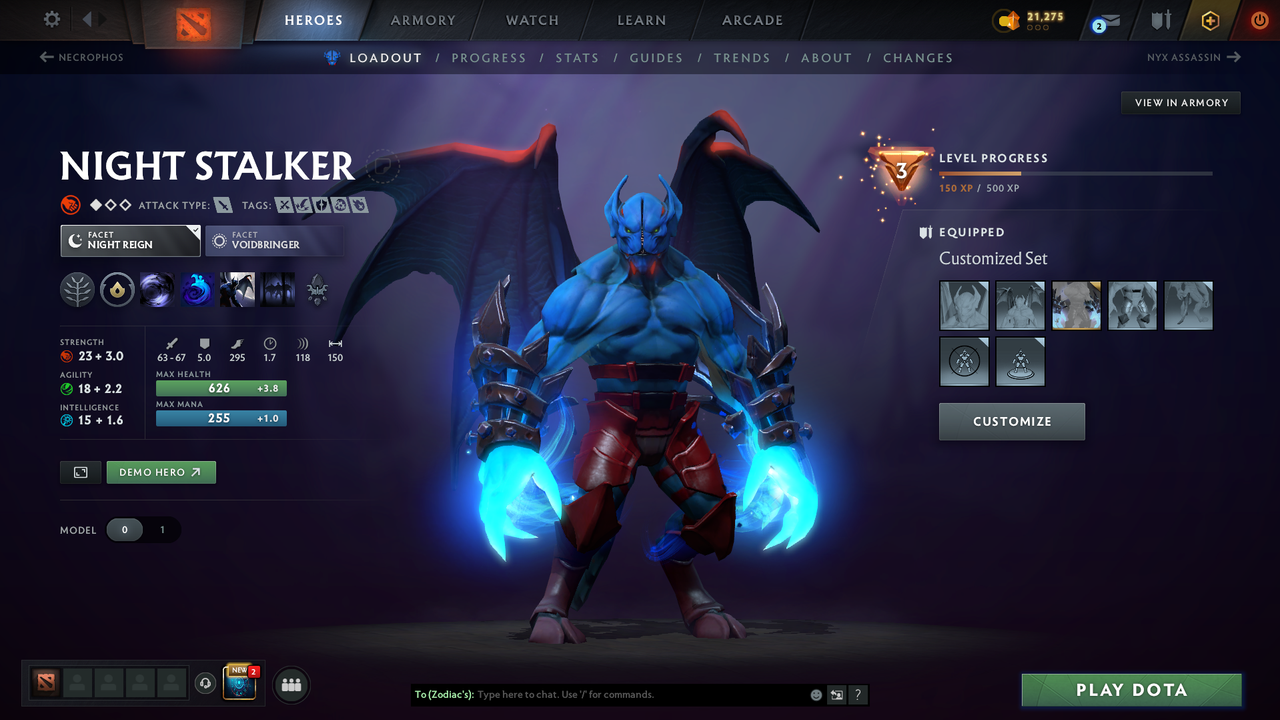Click the innate ability icon after Dark Ascension
1280x720 pixels.
[317, 290]
